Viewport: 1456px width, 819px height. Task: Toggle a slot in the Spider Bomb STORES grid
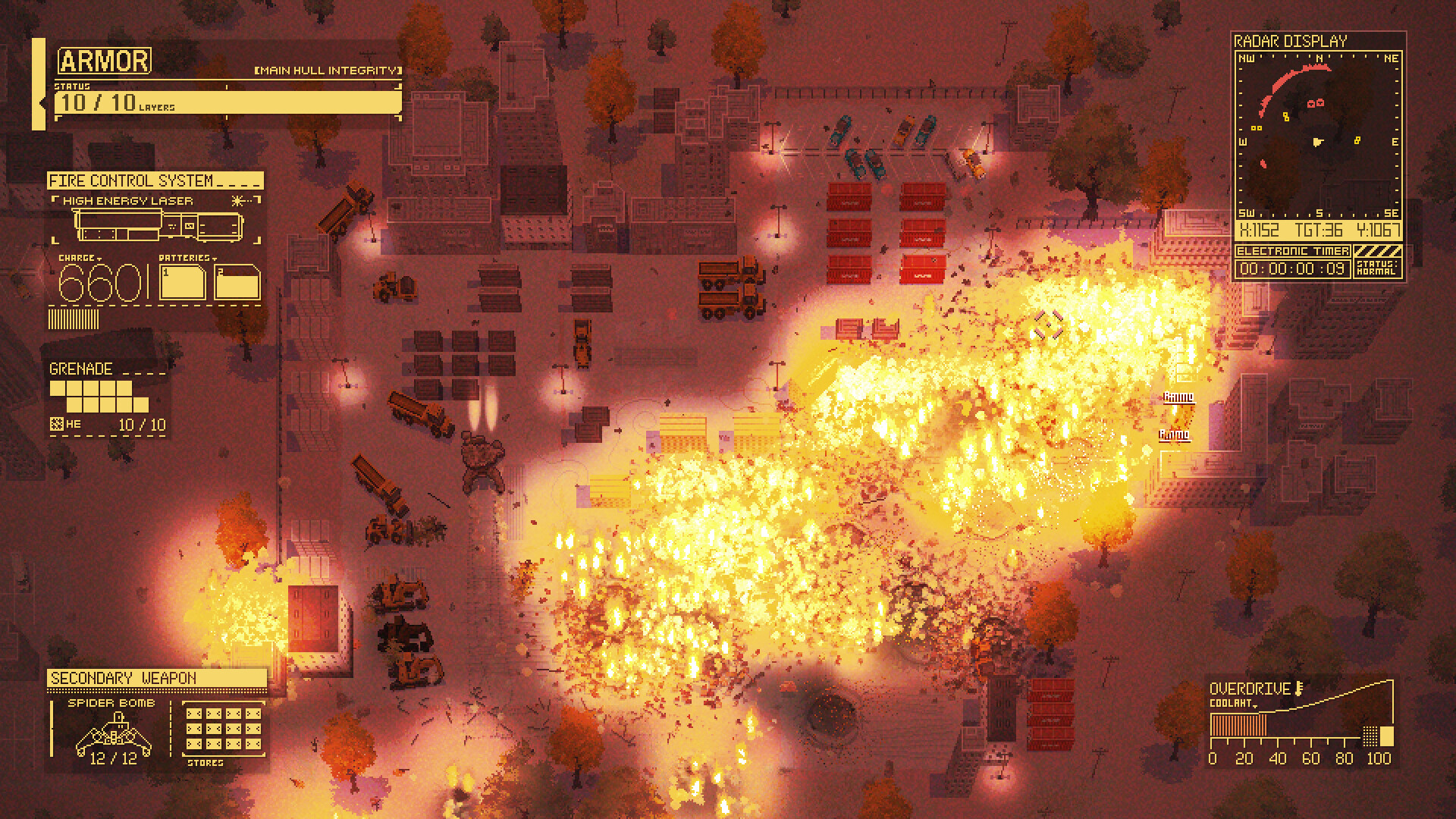(196, 712)
